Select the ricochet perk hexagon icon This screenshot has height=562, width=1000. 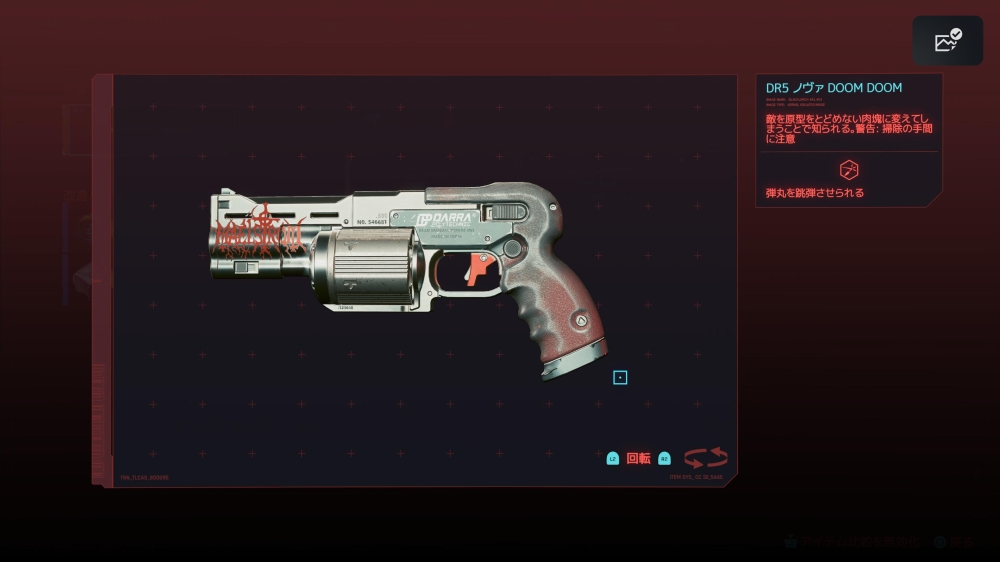[849, 169]
